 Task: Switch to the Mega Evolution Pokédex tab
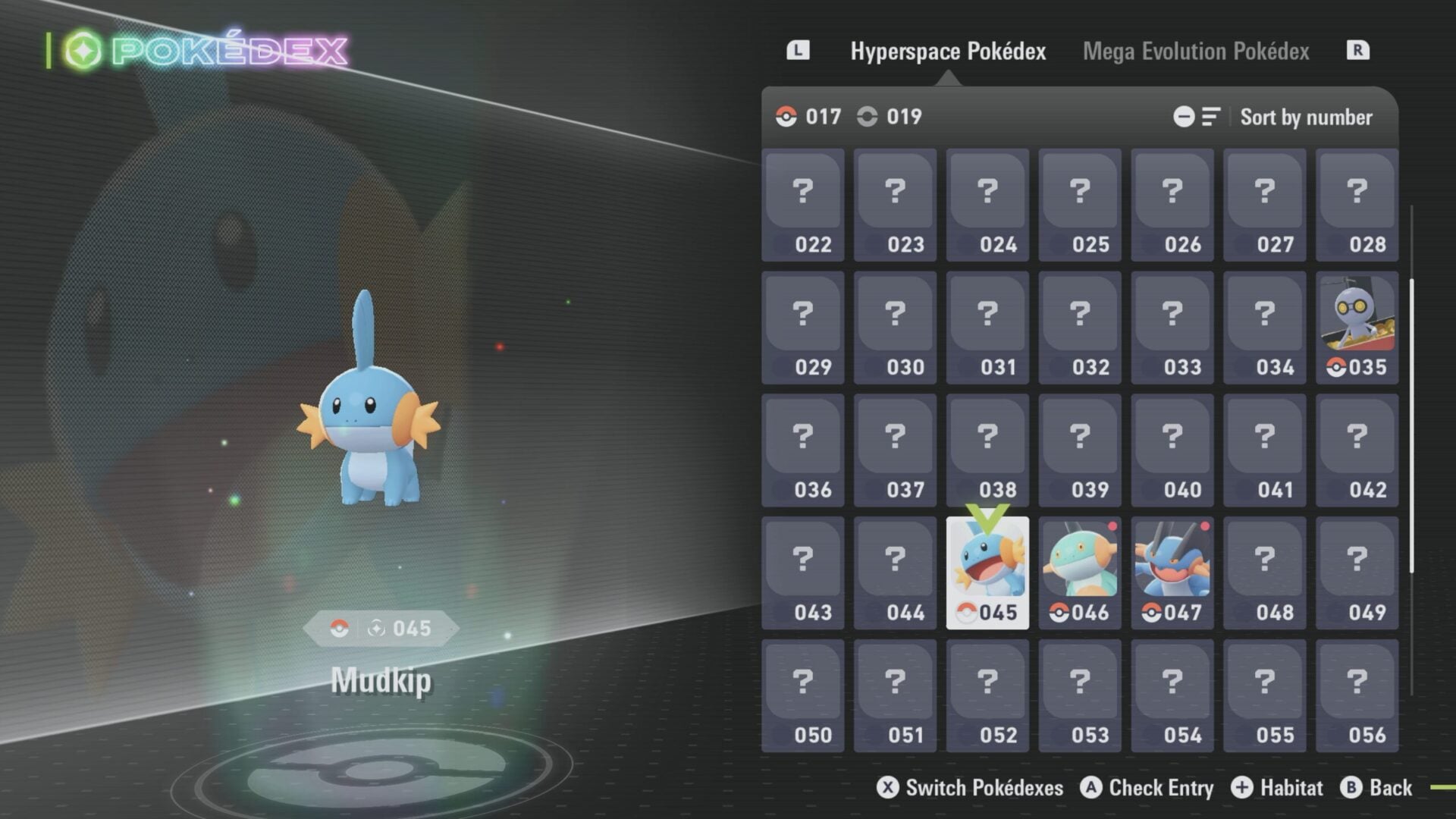1195,52
